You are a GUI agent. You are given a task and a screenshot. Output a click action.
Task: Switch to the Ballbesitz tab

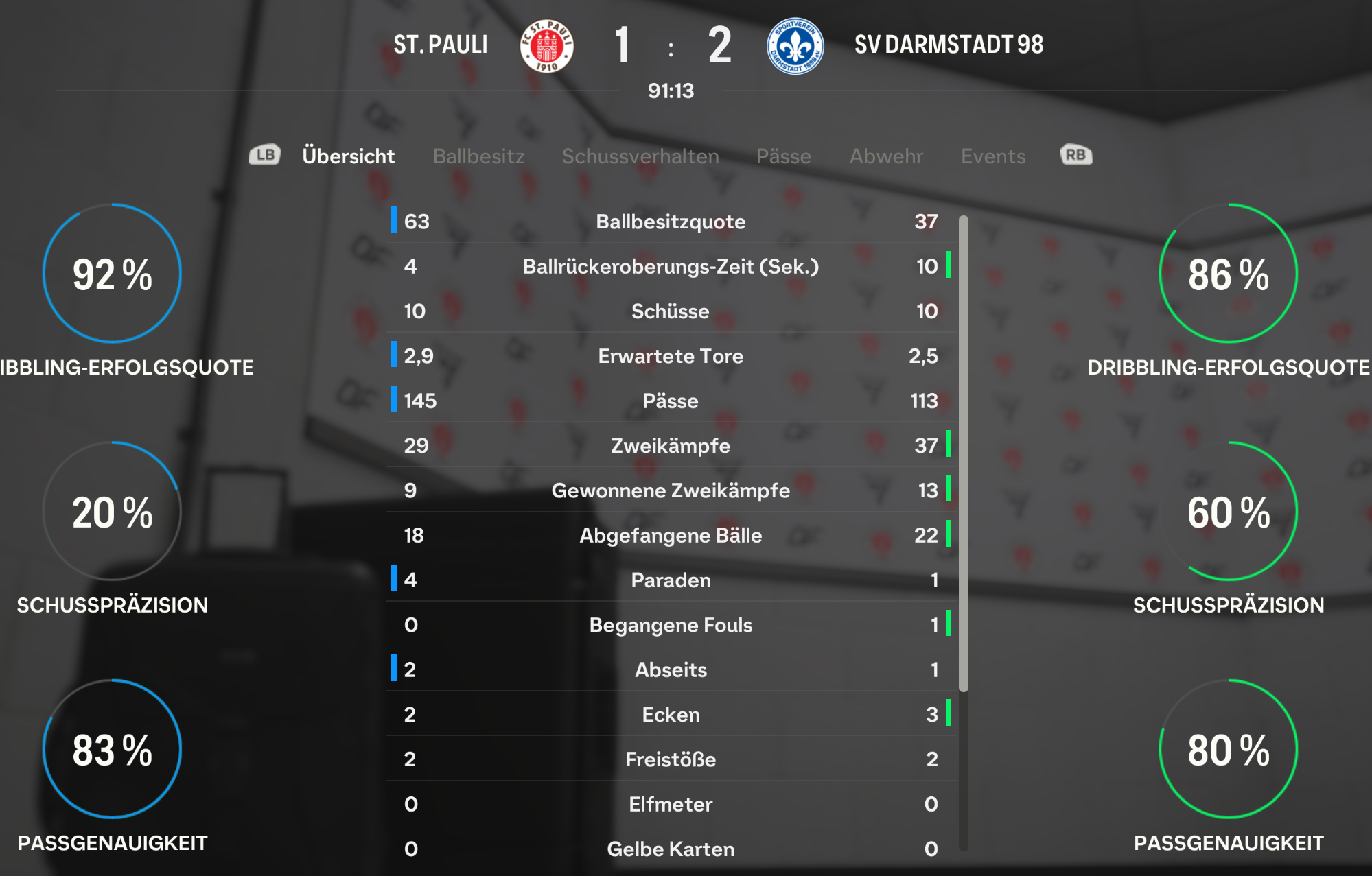pos(478,156)
